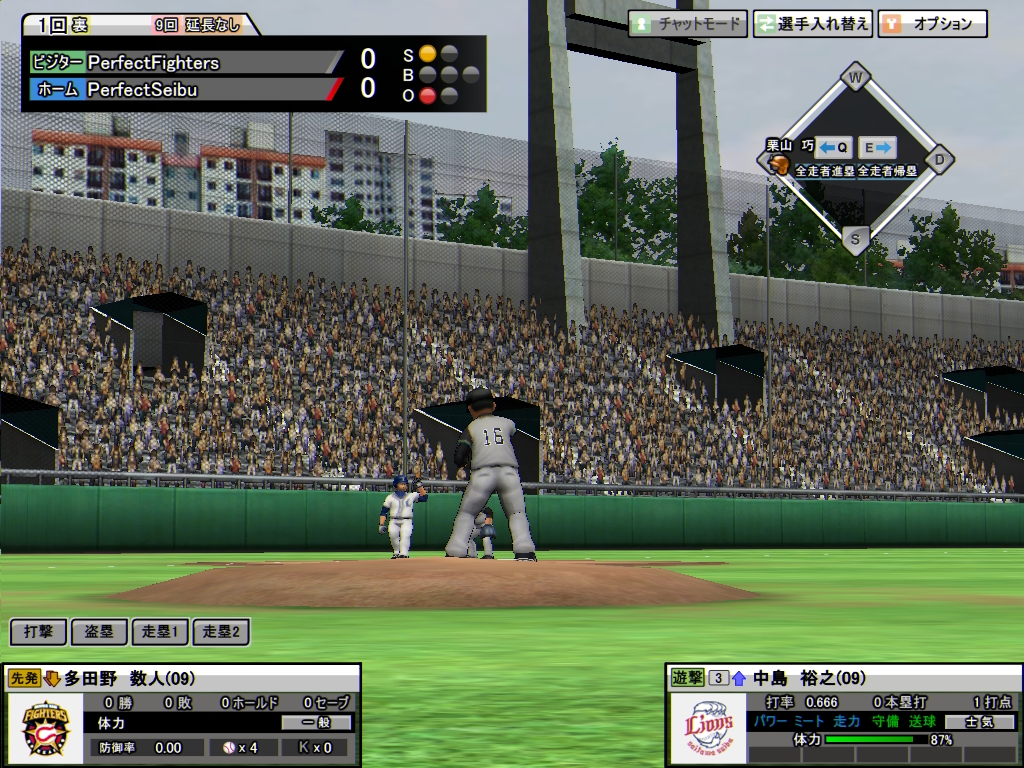1024x768 pixels.
Task: Choose the 盗塁 steal command
Action: [x=99, y=631]
